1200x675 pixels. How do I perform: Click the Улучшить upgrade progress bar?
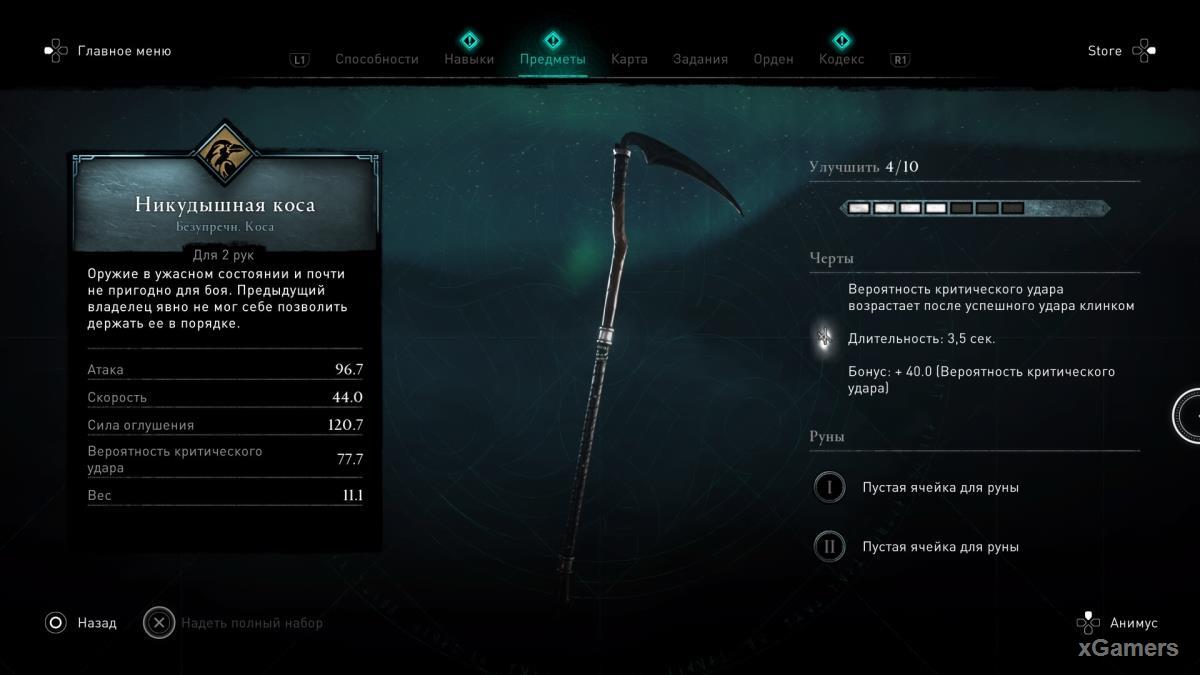click(974, 208)
